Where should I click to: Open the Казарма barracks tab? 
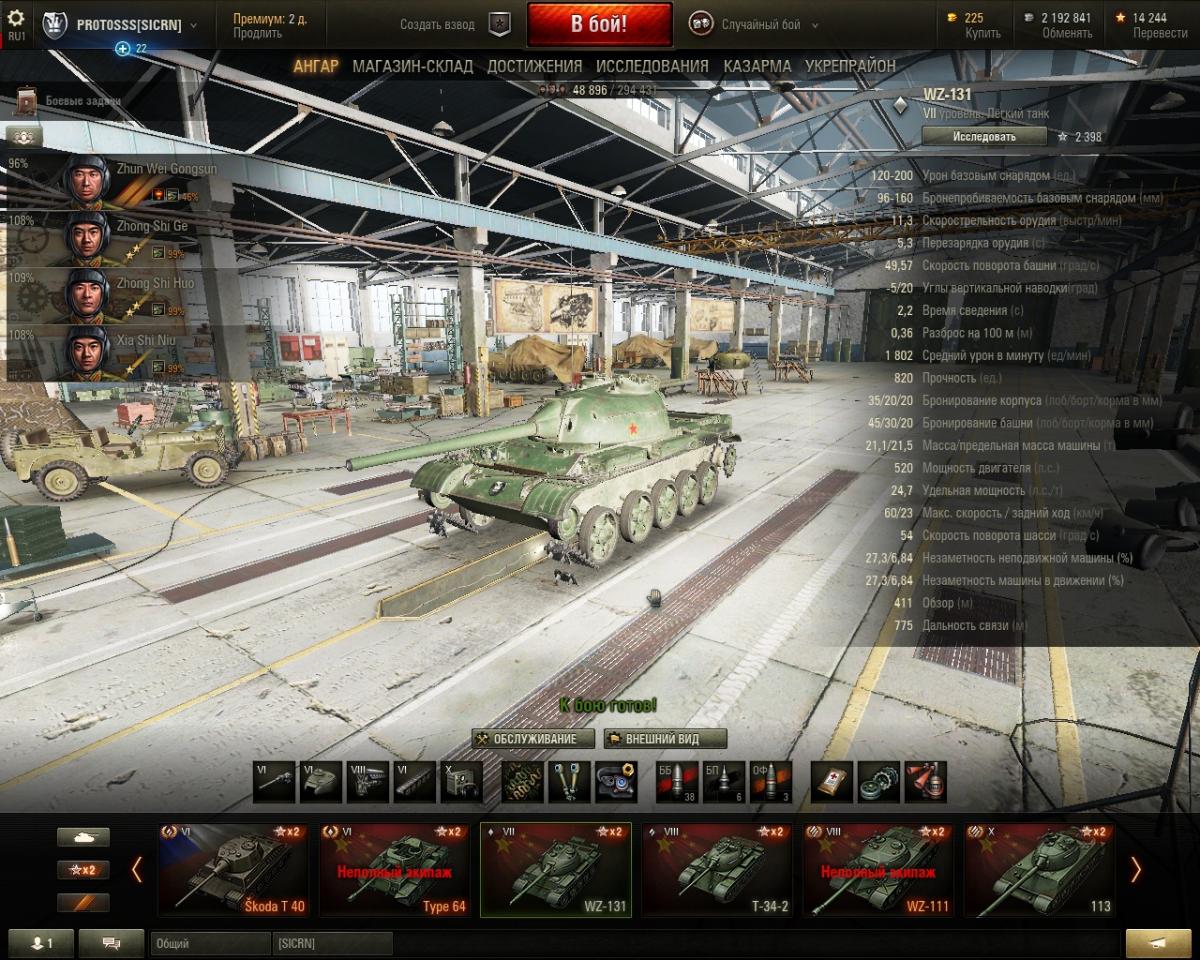[x=757, y=66]
